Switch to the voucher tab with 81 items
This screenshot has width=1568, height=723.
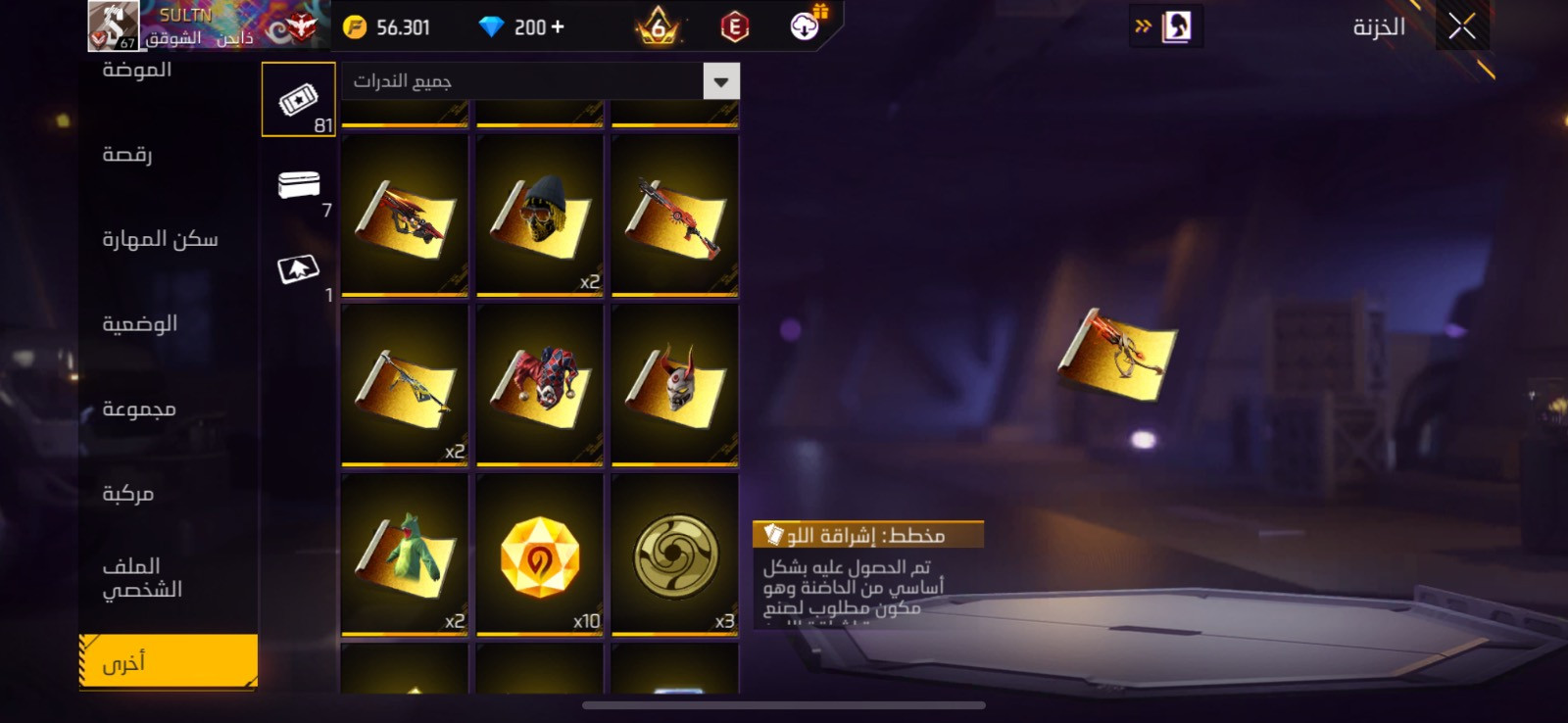click(x=299, y=100)
